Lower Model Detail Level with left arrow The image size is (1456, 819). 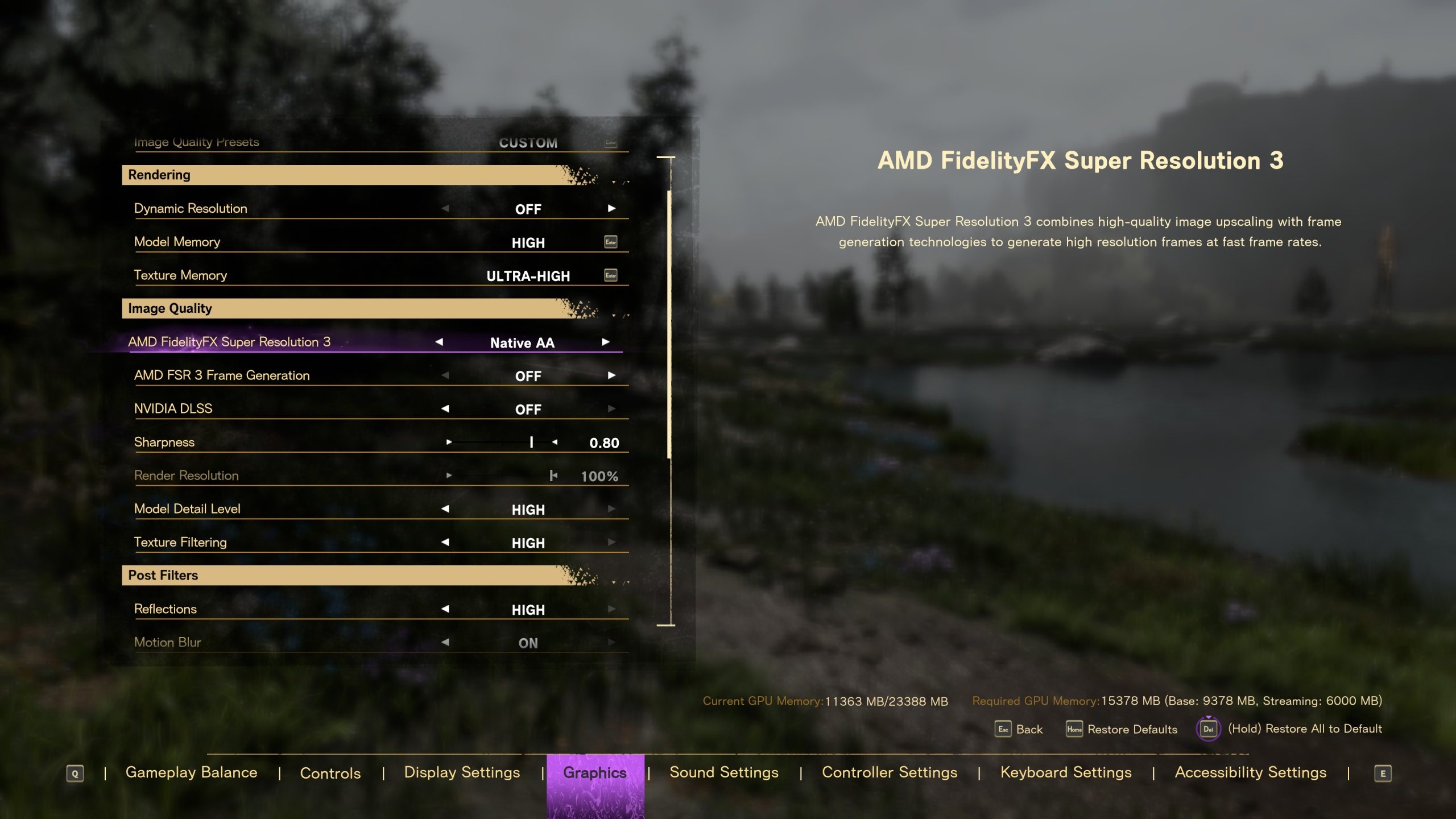[x=445, y=508]
